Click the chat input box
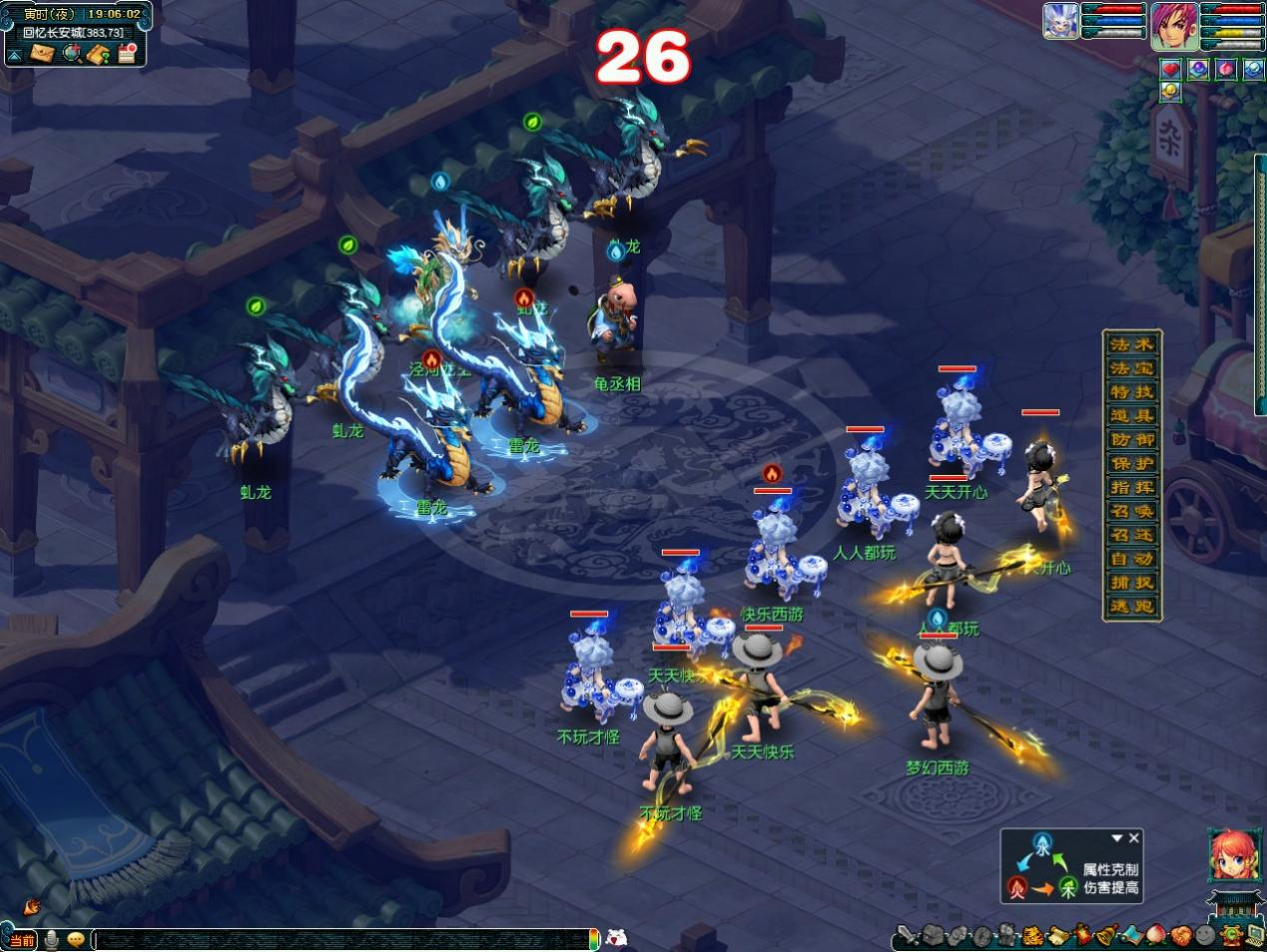The image size is (1267, 952). pyautogui.click(x=339, y=939)
